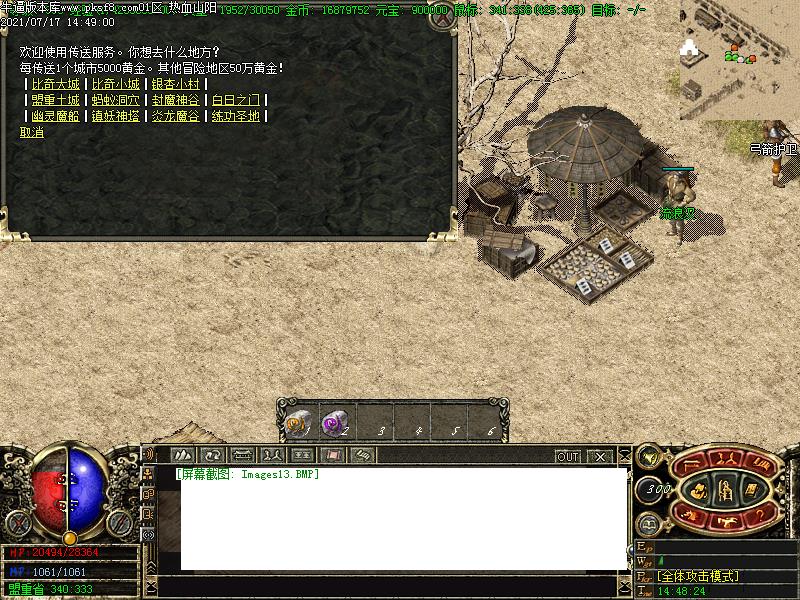Screen dimensions: 800x600
Task: Pick the 蚂蚁洞穴 teleport option
Action: (x=115, y=100)
